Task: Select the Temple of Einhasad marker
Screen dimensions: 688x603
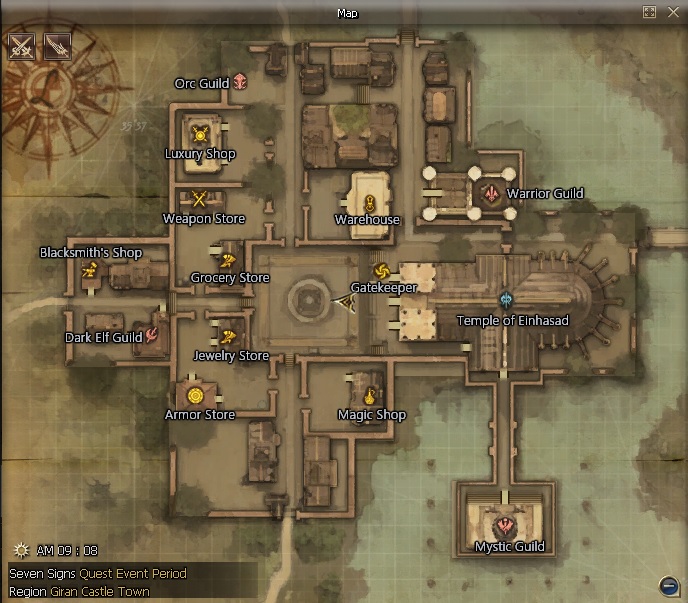Action: tap(507, 300)
